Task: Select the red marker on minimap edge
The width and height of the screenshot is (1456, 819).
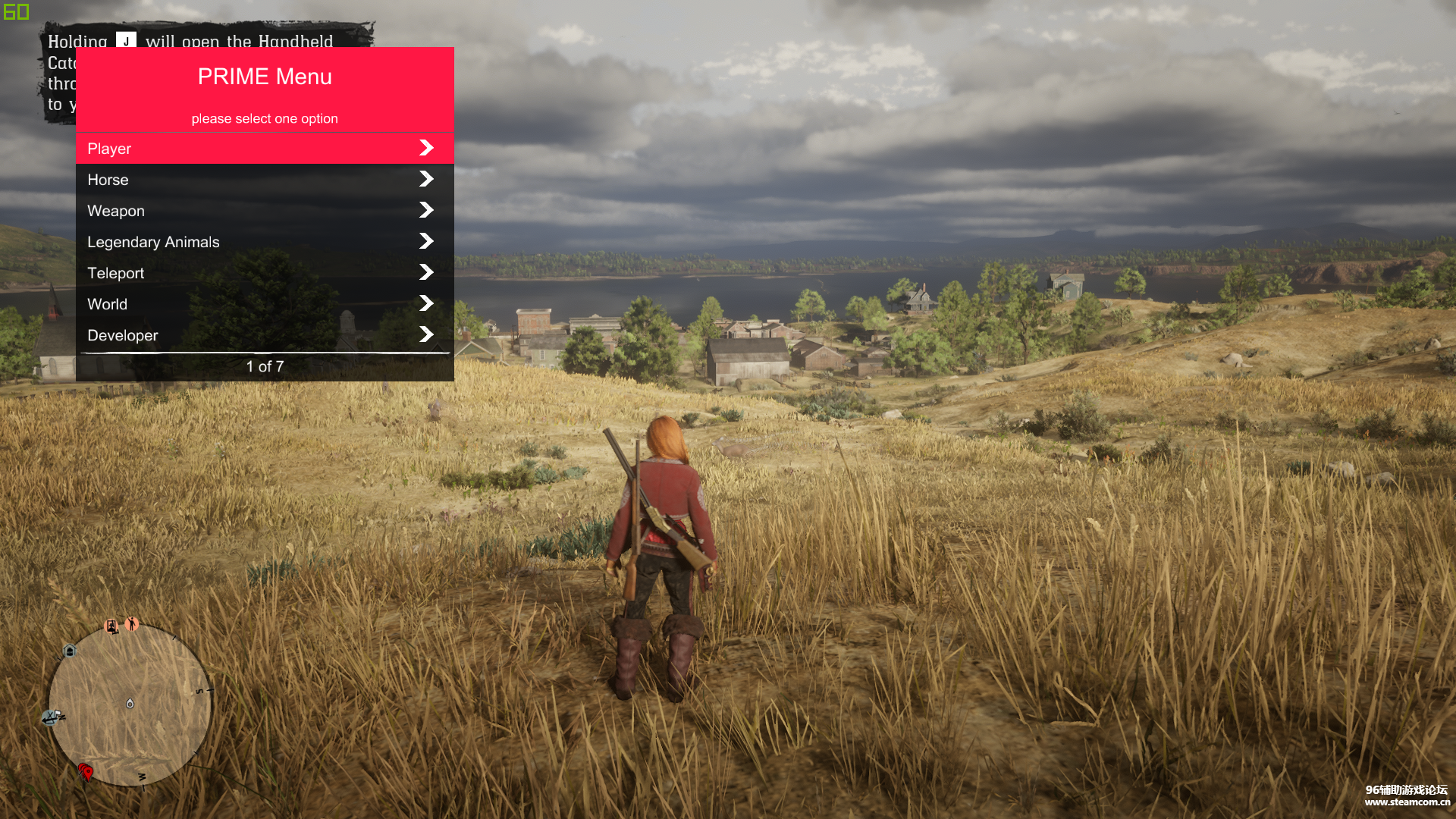Action: 86,772
